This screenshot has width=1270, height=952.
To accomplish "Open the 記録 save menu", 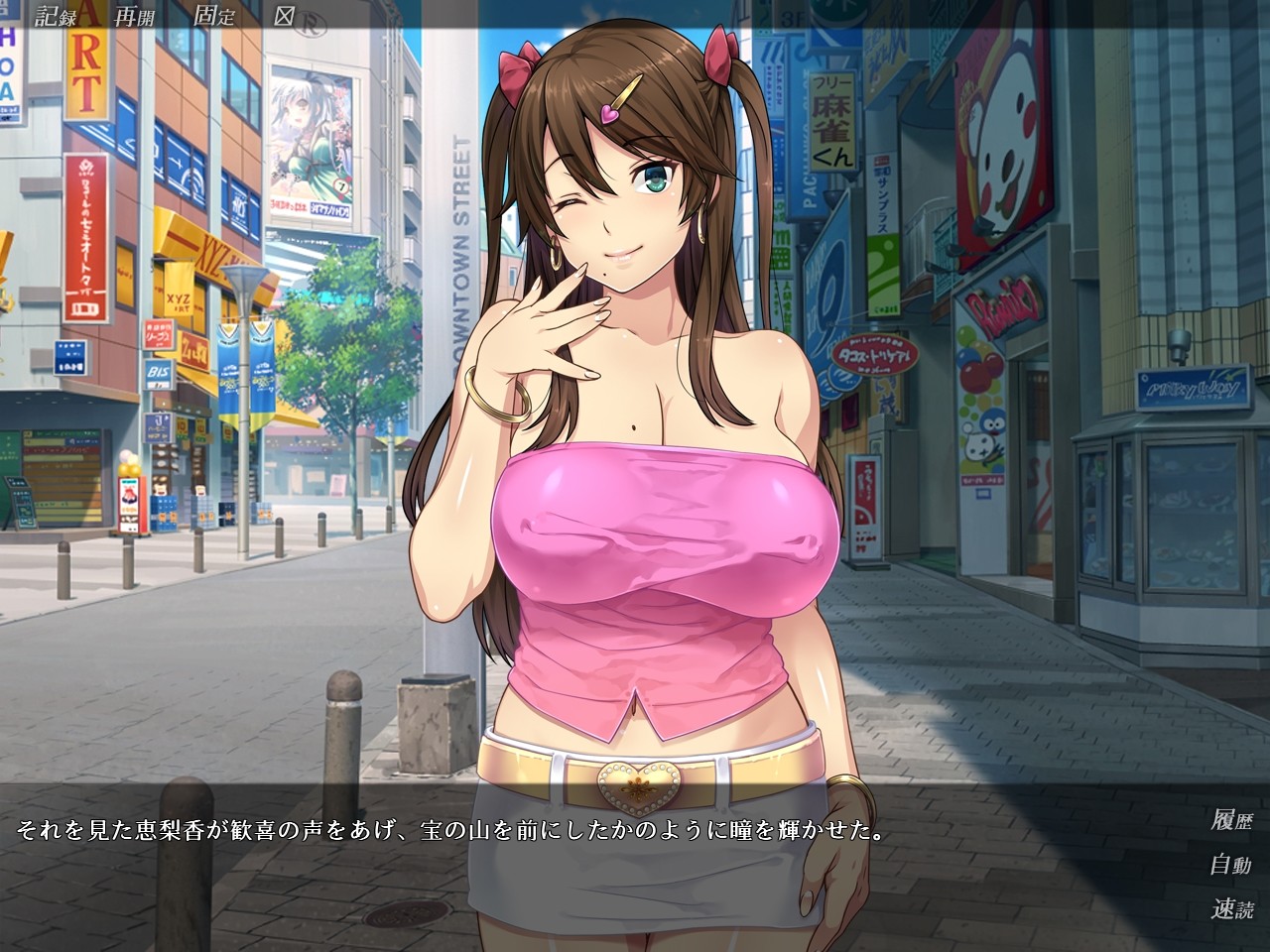I will 55,16.
